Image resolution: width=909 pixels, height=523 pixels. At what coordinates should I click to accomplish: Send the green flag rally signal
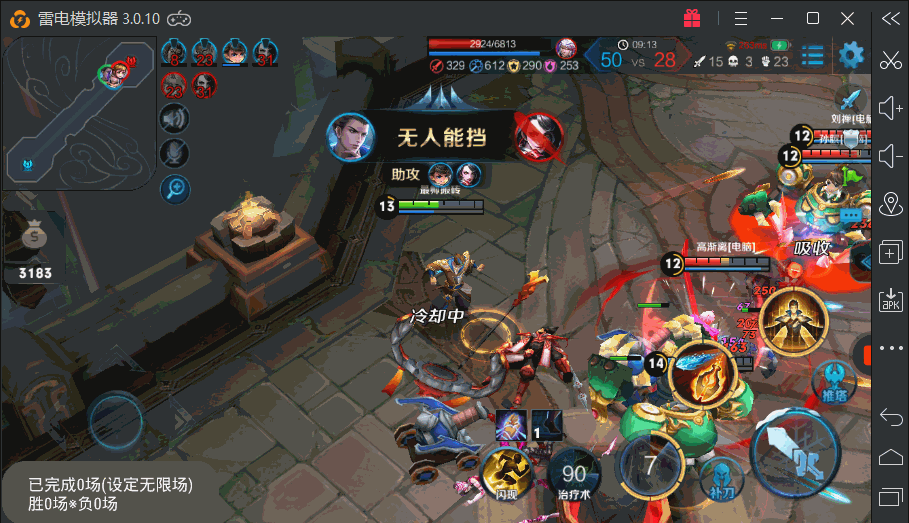click(x=852, y=176)
